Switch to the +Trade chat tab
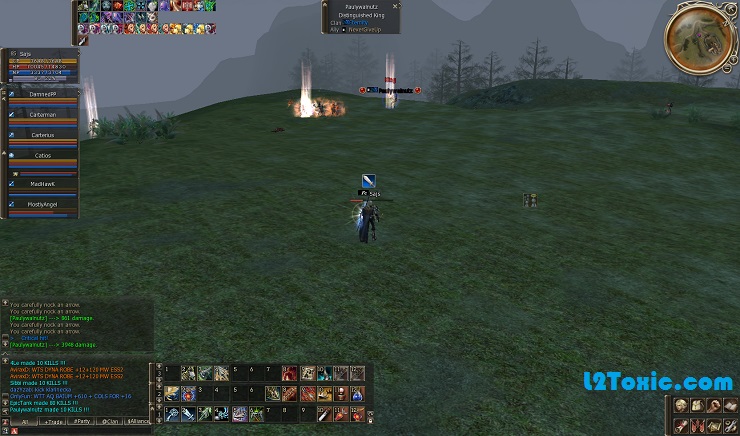740x436 pixels. pos(51,422)
